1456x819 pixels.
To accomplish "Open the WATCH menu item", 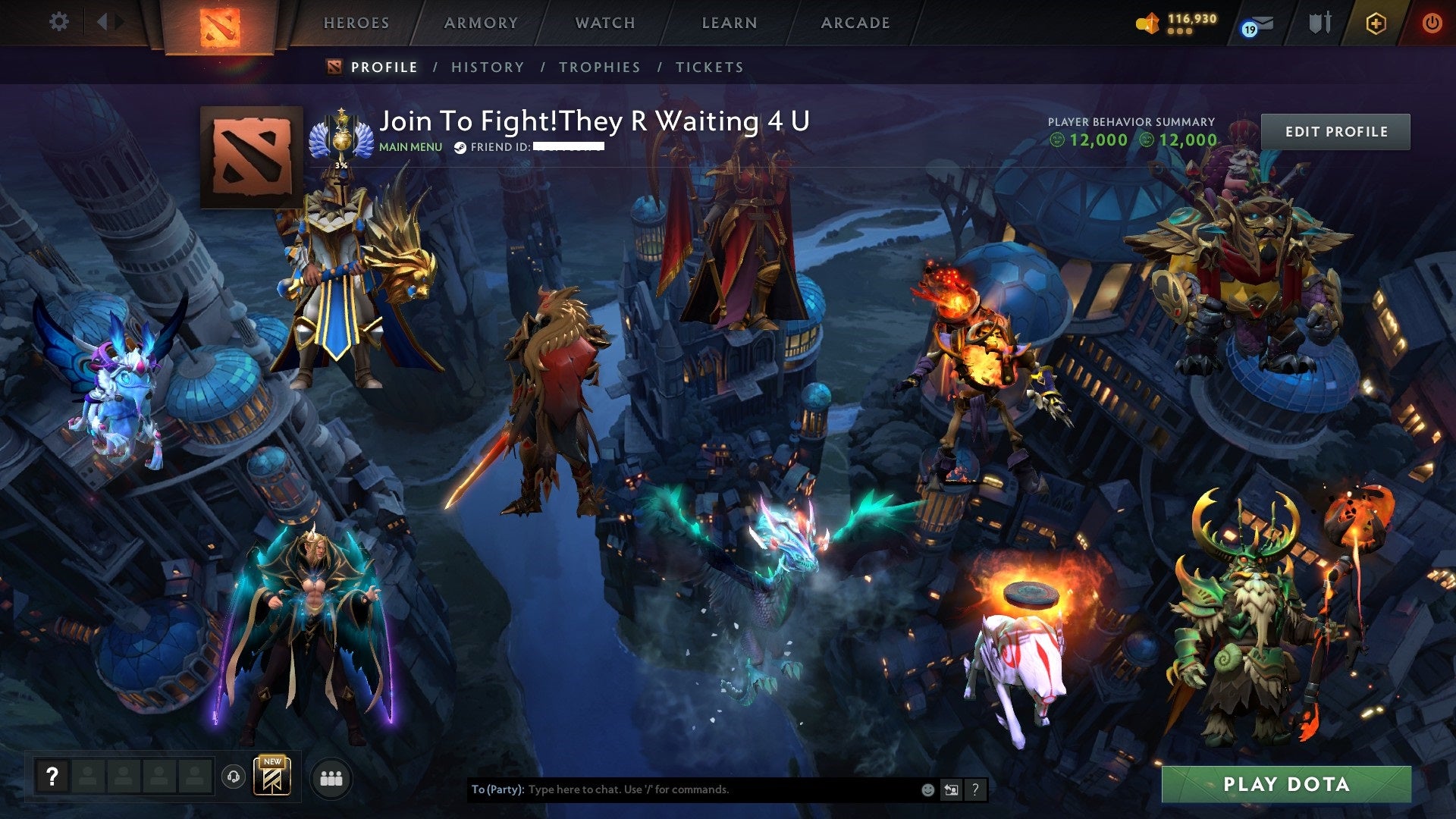I will point(605,23).
